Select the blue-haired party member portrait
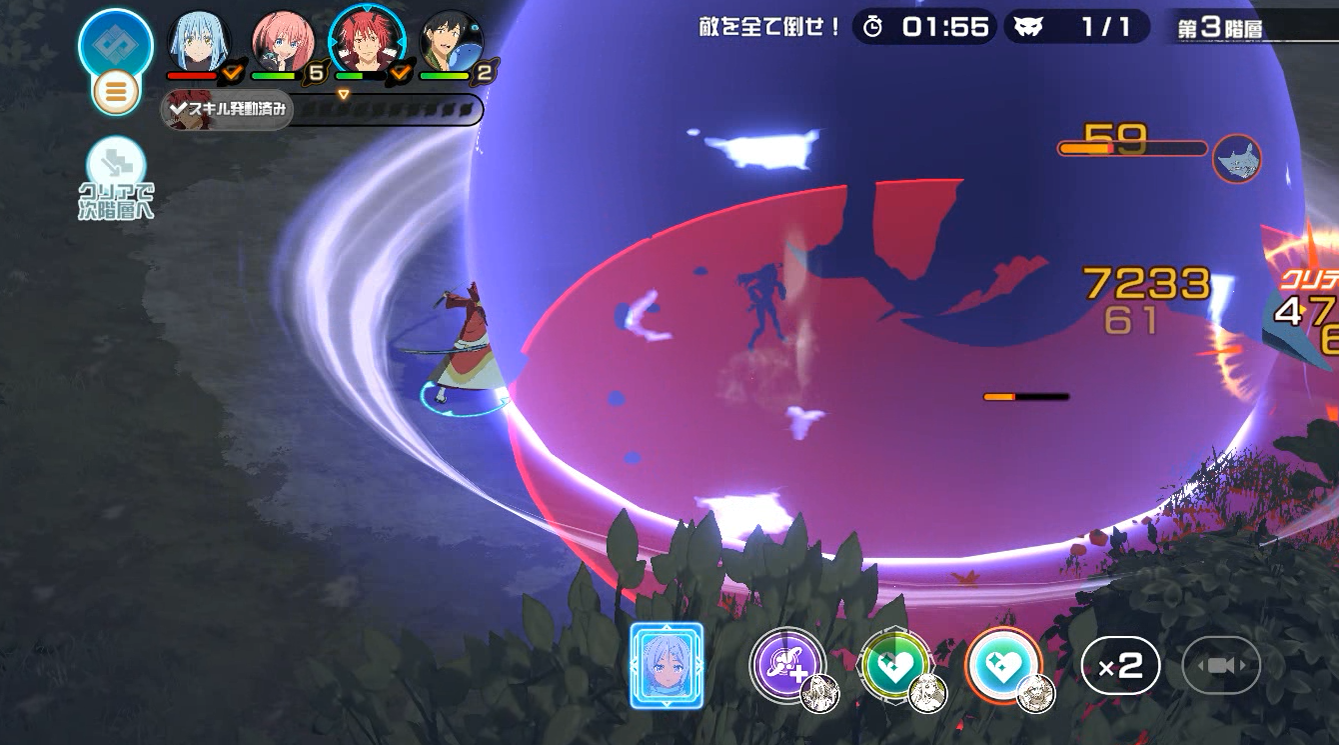Image resolution: width=1339 pixels, height=745 pixels. click(199, 42)
